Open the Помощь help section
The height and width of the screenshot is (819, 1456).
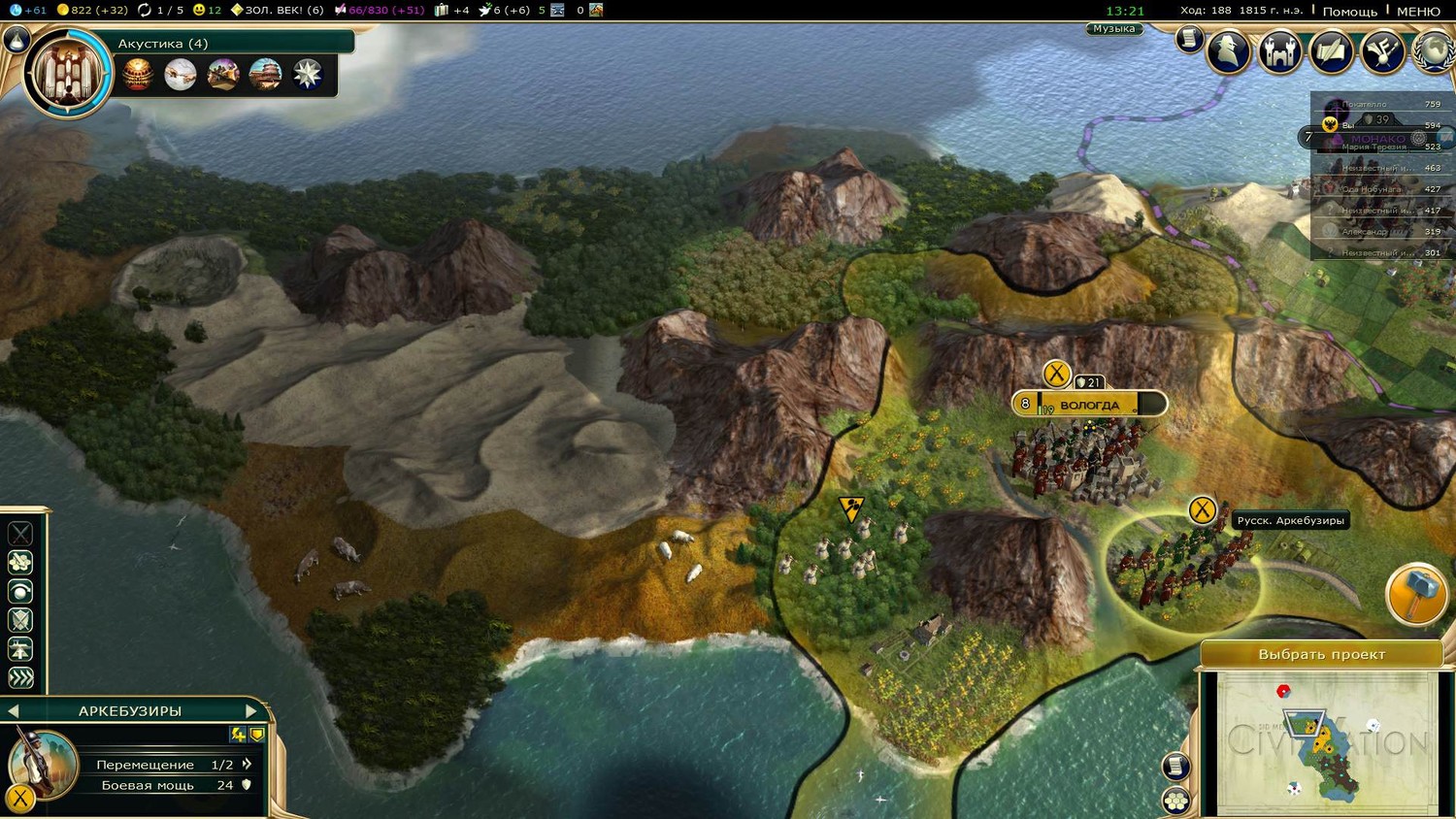point(1349,11)
